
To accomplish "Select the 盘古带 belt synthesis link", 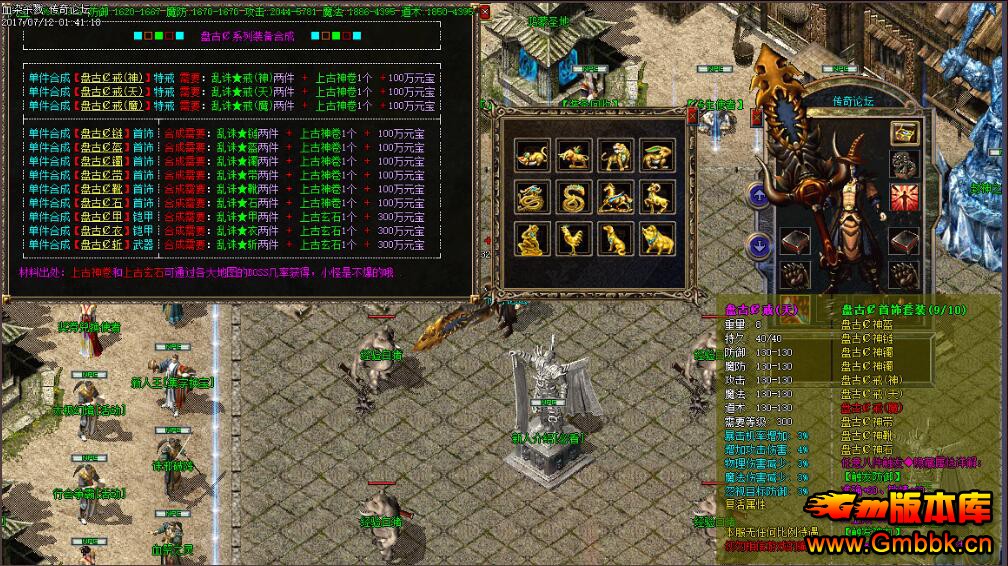I will (102, 174).
